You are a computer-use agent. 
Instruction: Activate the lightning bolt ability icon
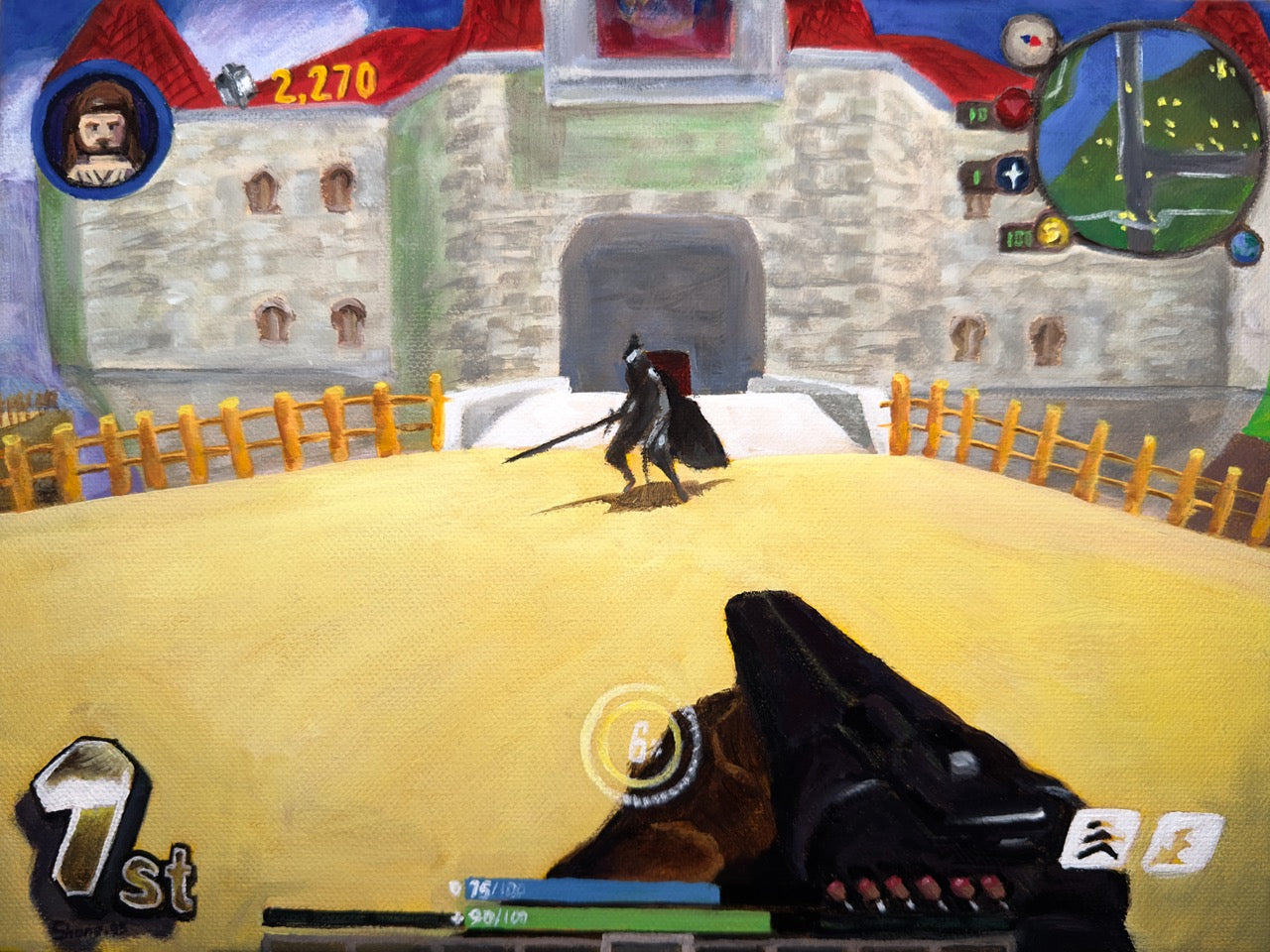pos(1179,843)
